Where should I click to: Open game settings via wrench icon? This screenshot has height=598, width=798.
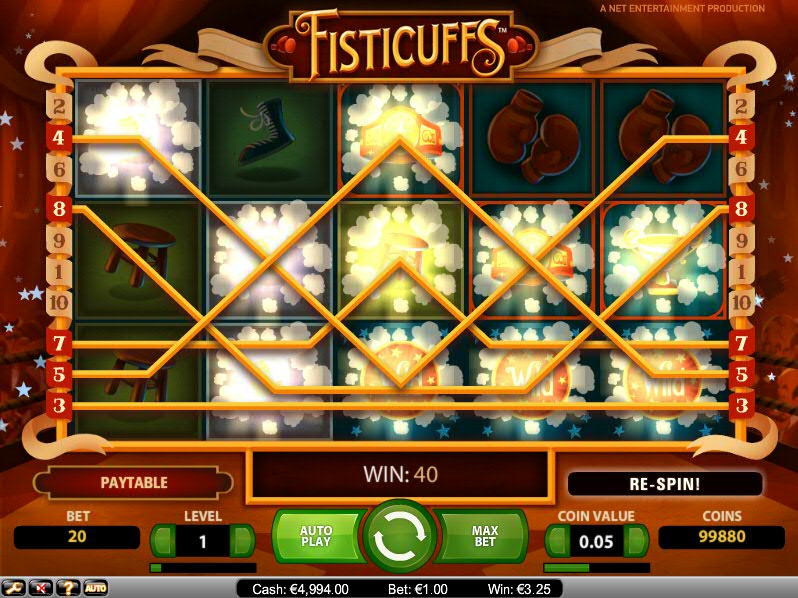(13, 587)
